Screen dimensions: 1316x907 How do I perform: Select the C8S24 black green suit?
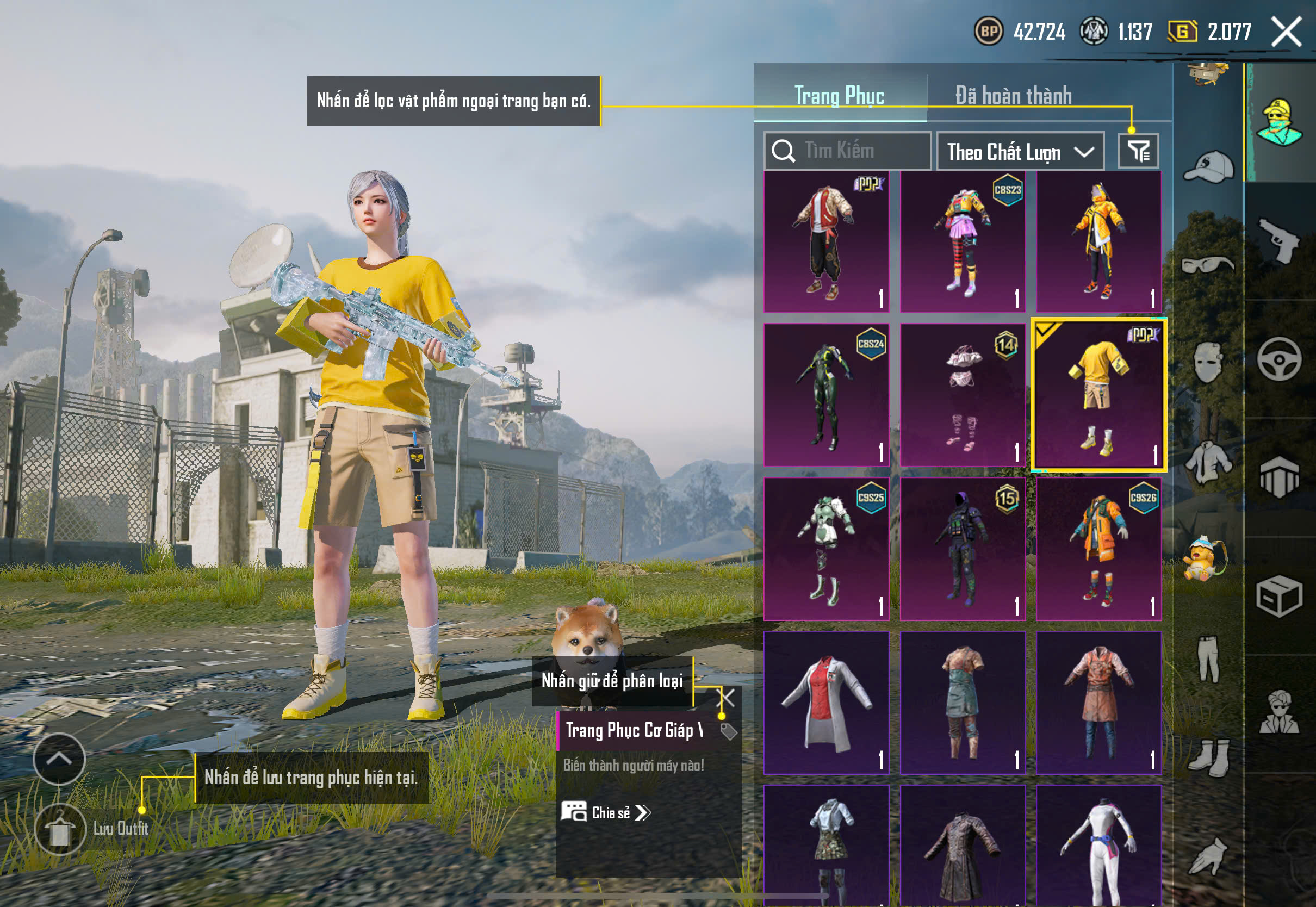(x=826, y=395)
